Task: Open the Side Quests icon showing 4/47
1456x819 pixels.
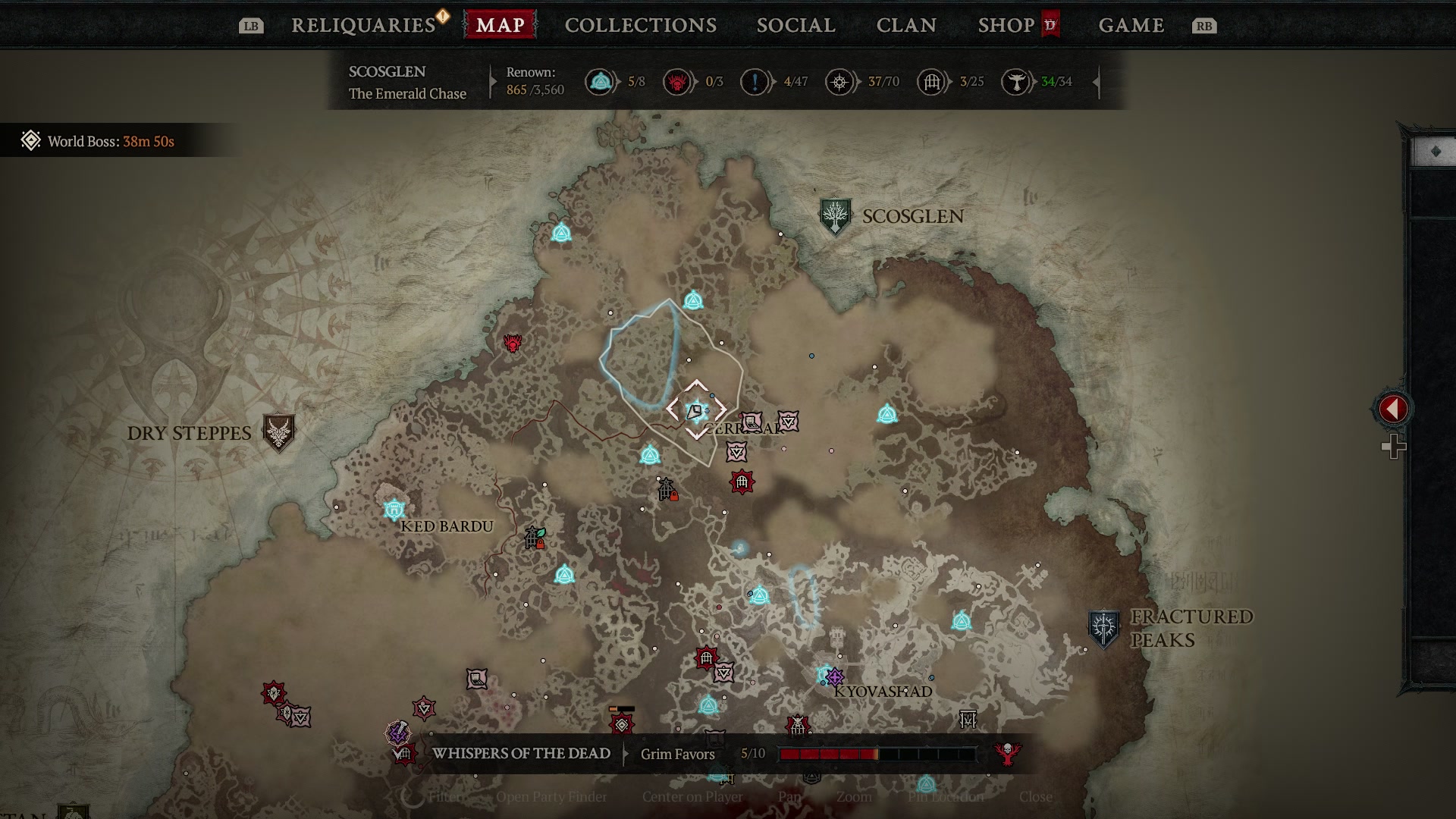Action: [x=753, y=82]
